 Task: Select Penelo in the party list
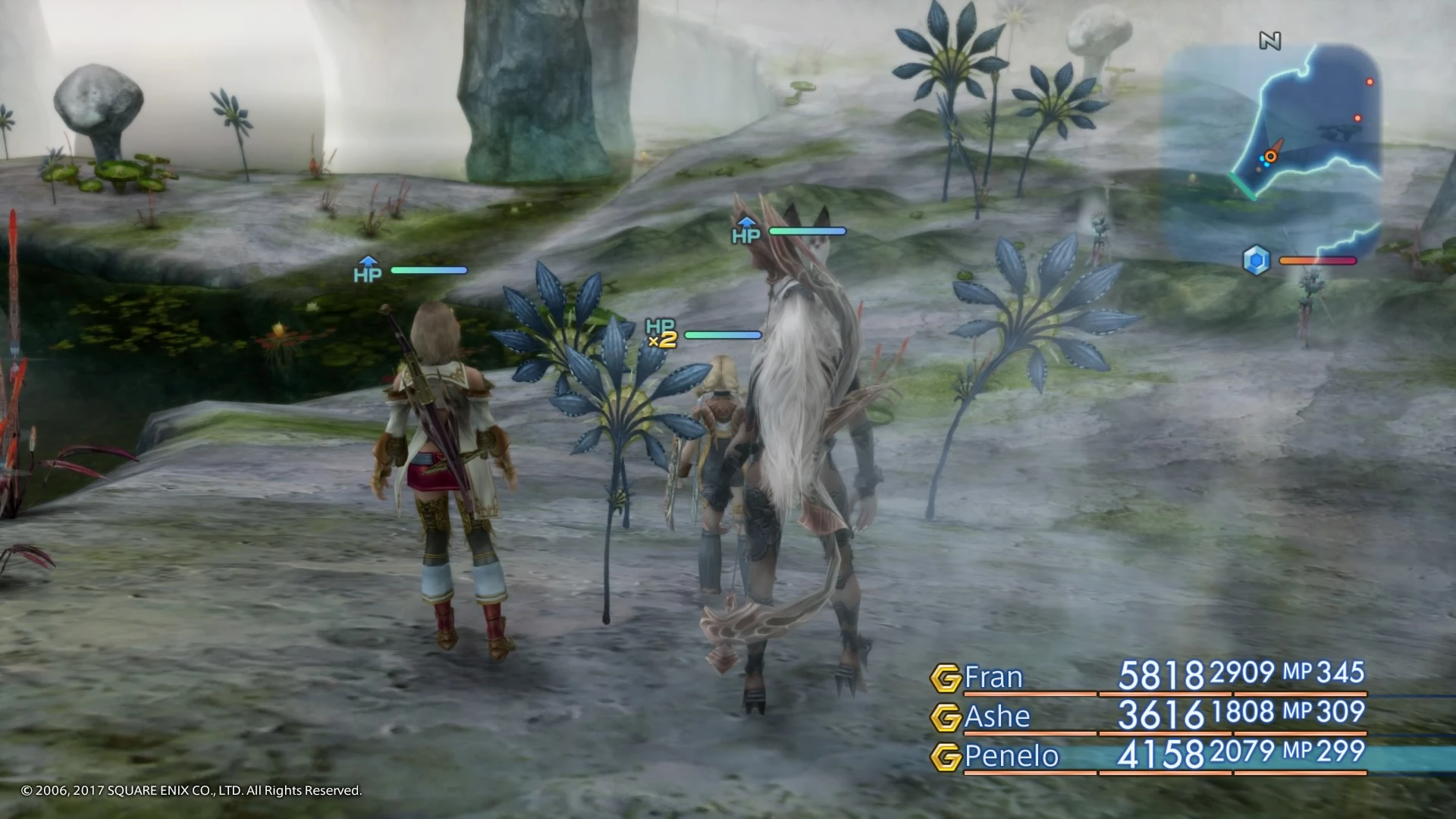tap(1009, 756)
